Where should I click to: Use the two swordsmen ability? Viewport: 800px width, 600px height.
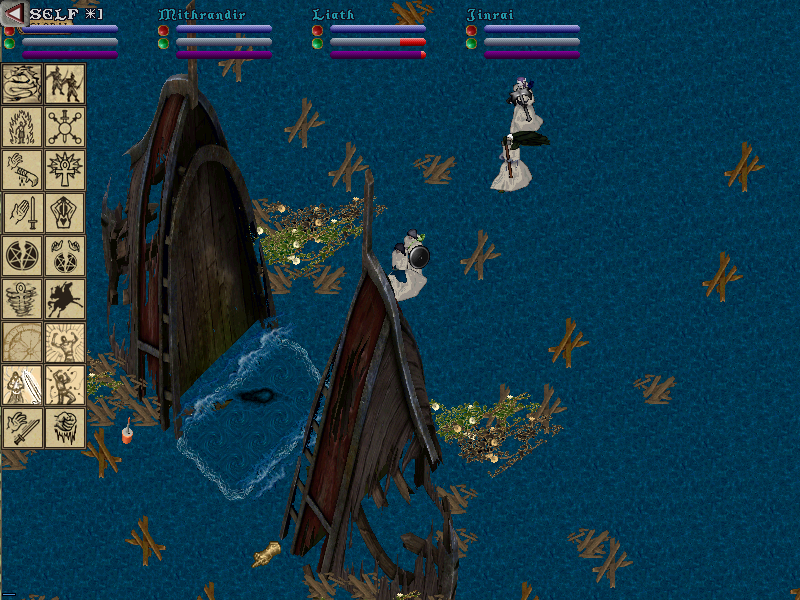point(65,84)
